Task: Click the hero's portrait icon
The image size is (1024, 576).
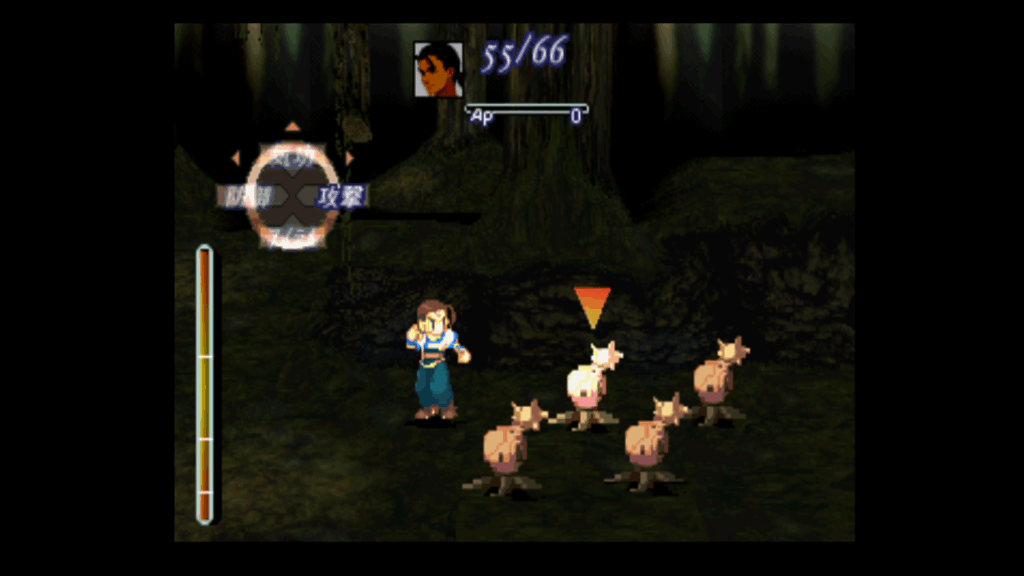Action: click(x=438, y=69)
